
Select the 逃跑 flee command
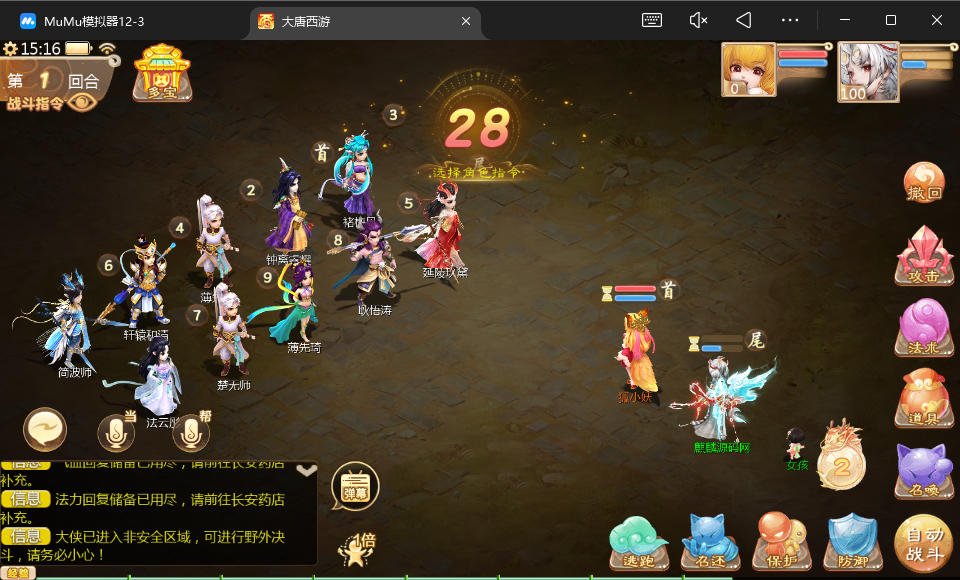click(x=639, y=543)
